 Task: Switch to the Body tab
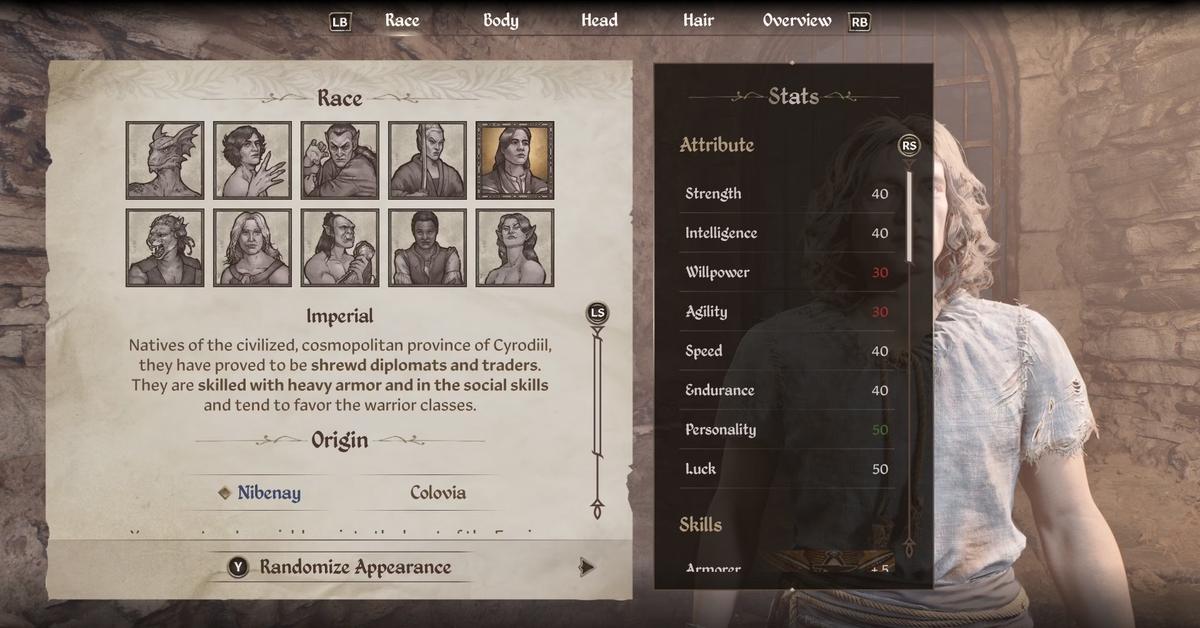(500, 20)
